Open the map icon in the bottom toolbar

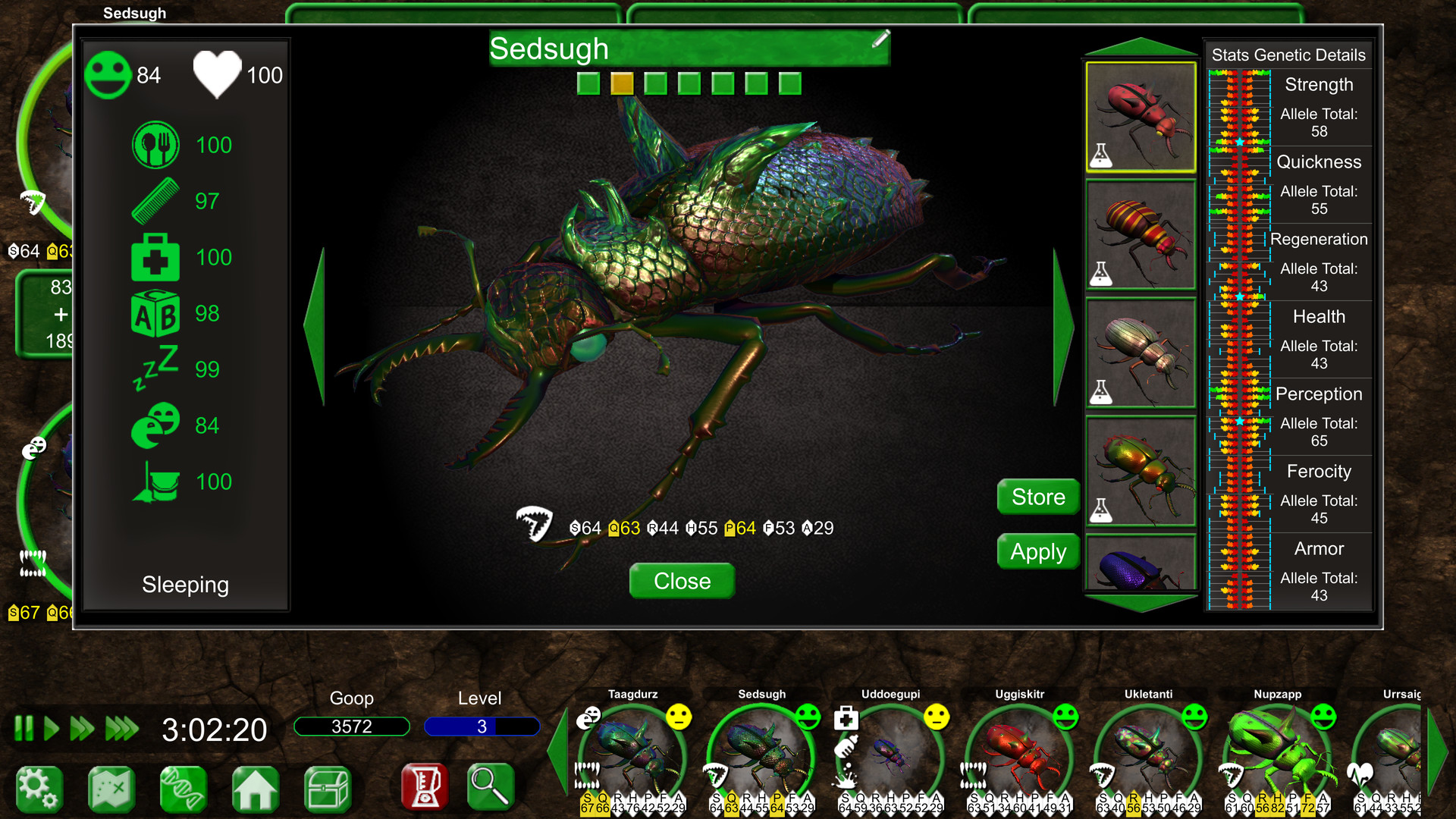pos(111,787)
